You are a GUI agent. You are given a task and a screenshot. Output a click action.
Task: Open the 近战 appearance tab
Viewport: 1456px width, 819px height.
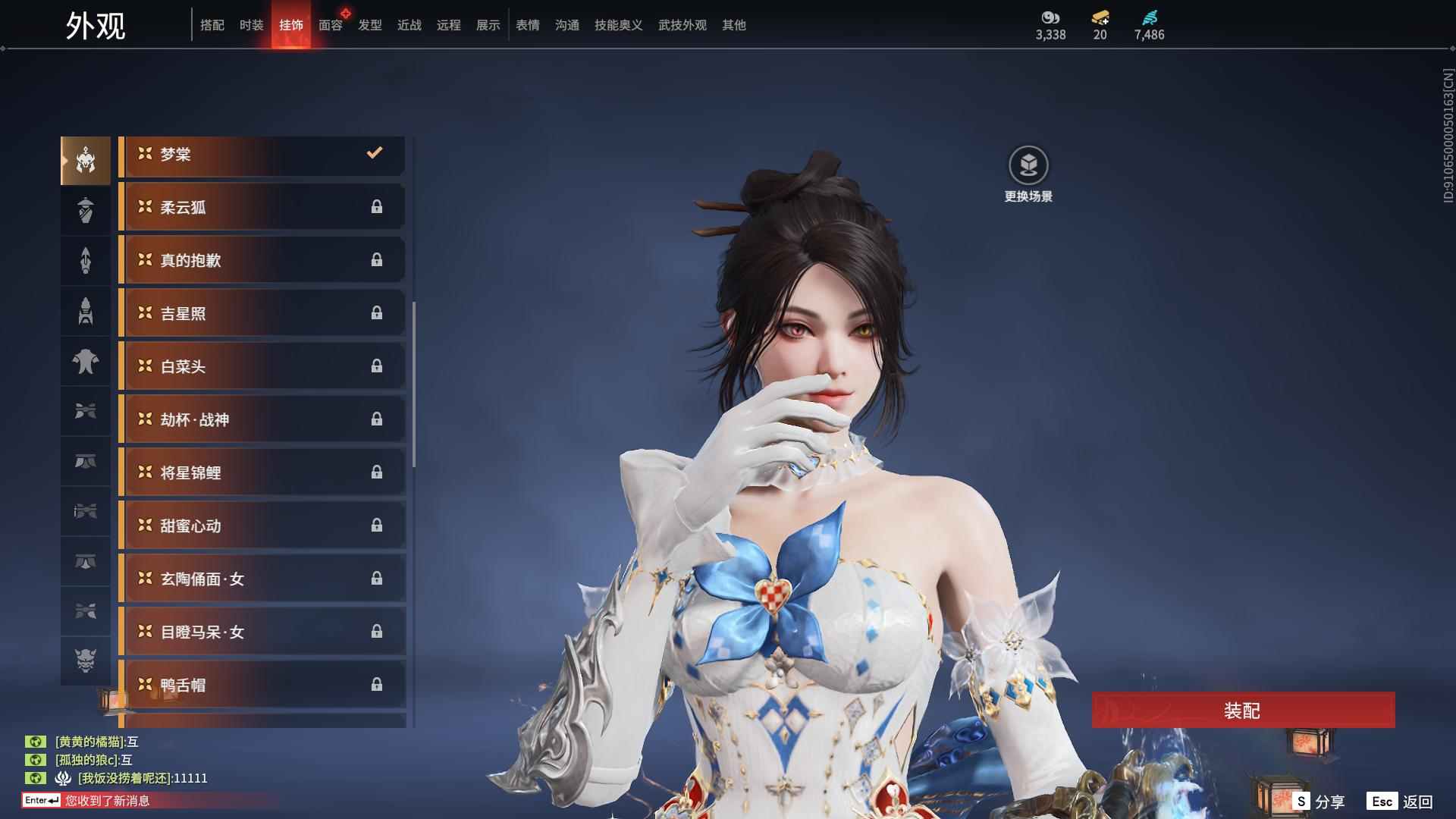click(x=409, y=25)
